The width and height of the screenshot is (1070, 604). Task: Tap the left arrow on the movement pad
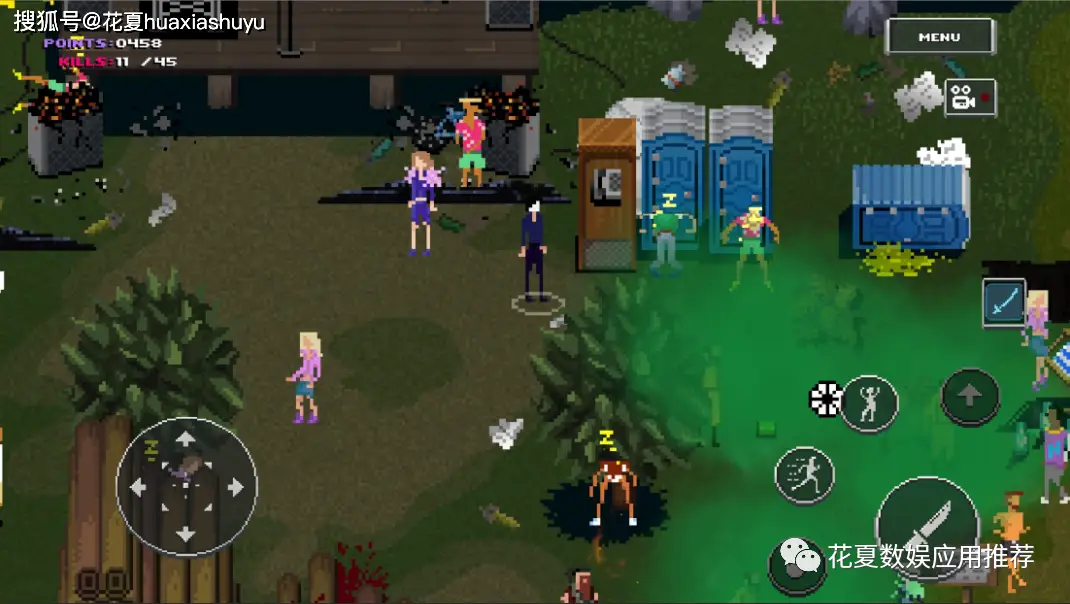click(x=138, y=487)
